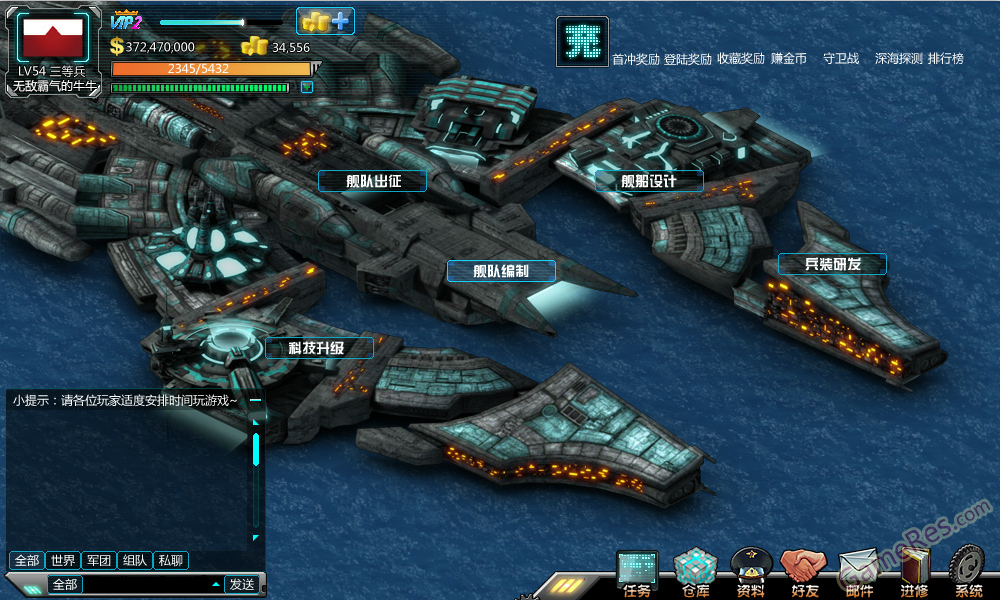Open the 任务 missions icon
The image size is (1000, 600).
click(637, 573)
